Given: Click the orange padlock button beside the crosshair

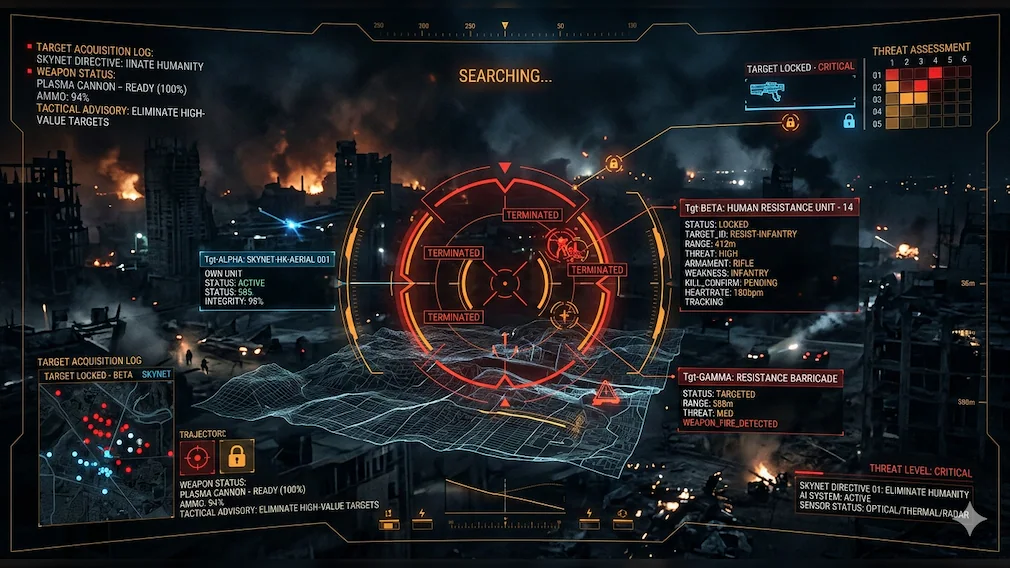Looking at the screenshot, I should click(236, 456).
